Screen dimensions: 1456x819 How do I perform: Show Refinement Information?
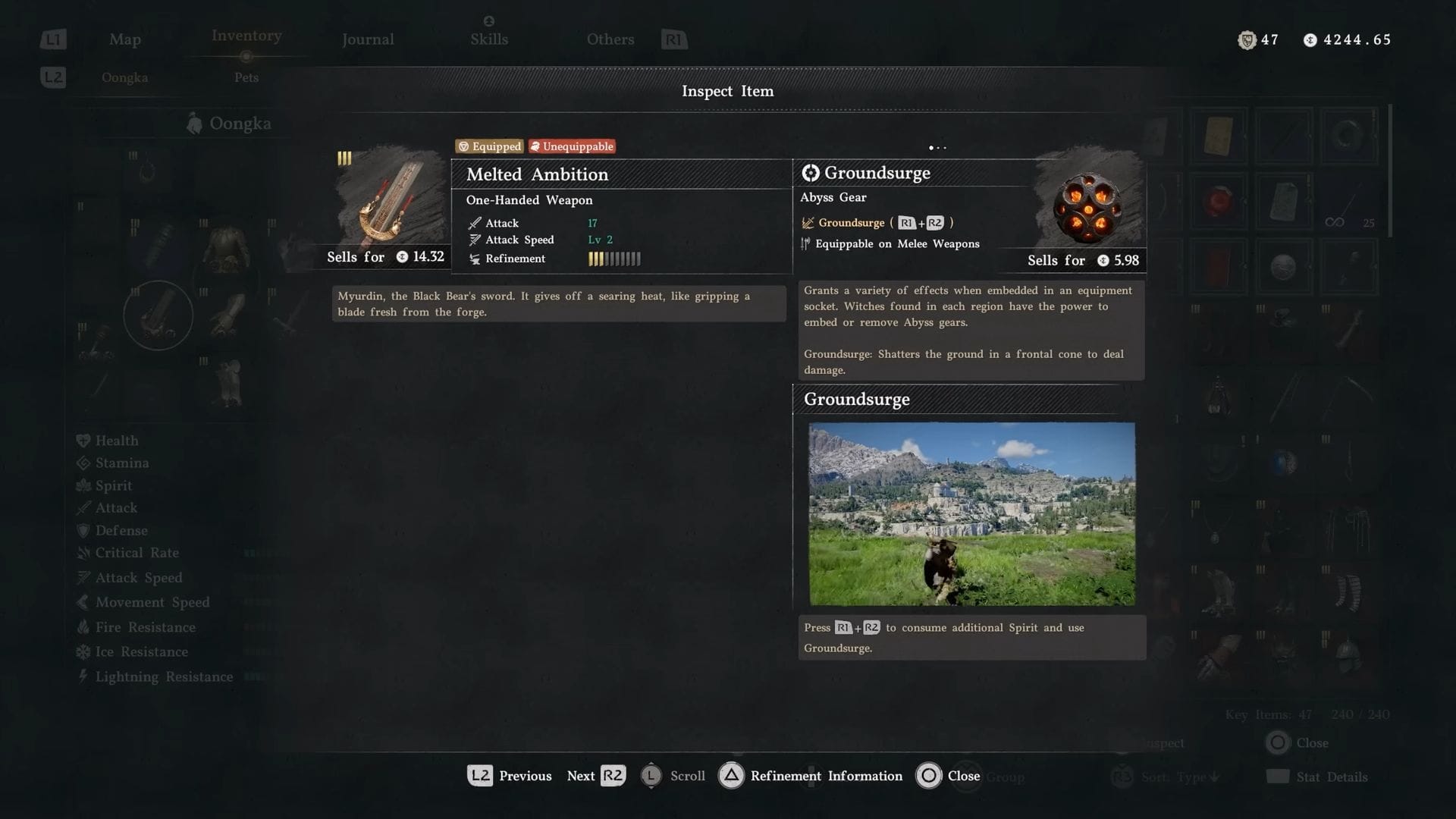(810, 776)
